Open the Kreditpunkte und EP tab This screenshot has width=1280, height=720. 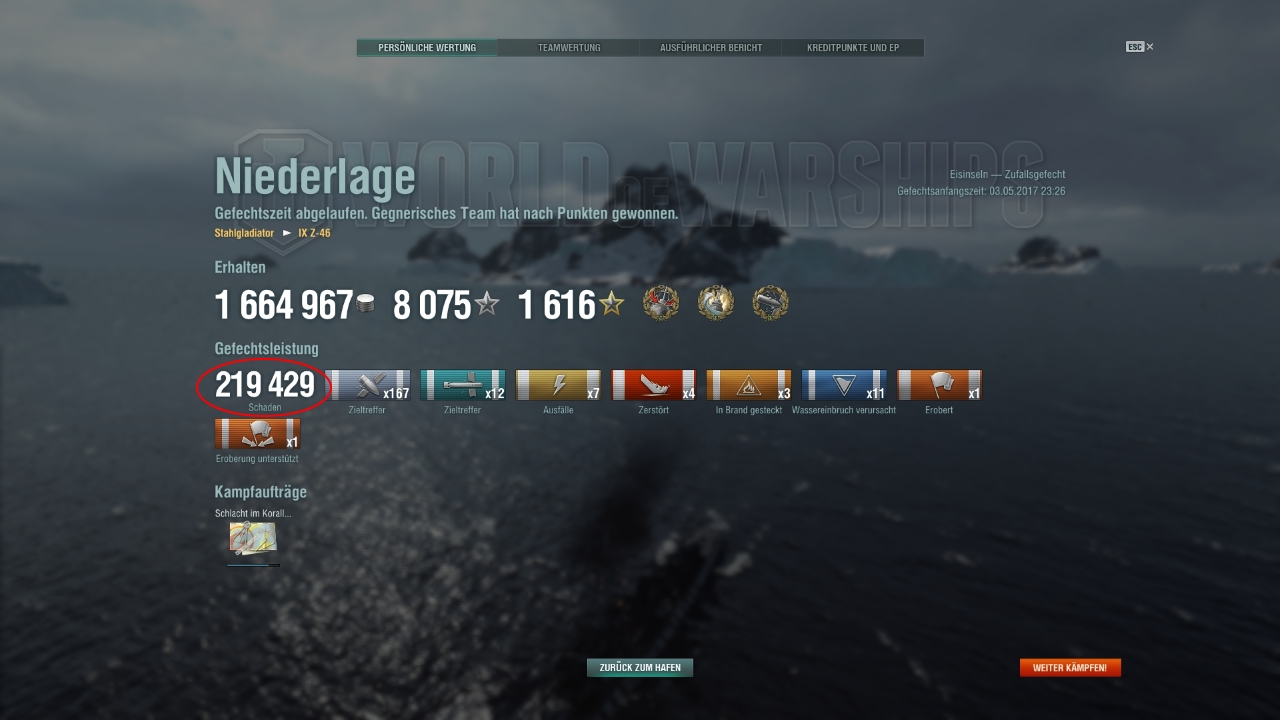852,48
